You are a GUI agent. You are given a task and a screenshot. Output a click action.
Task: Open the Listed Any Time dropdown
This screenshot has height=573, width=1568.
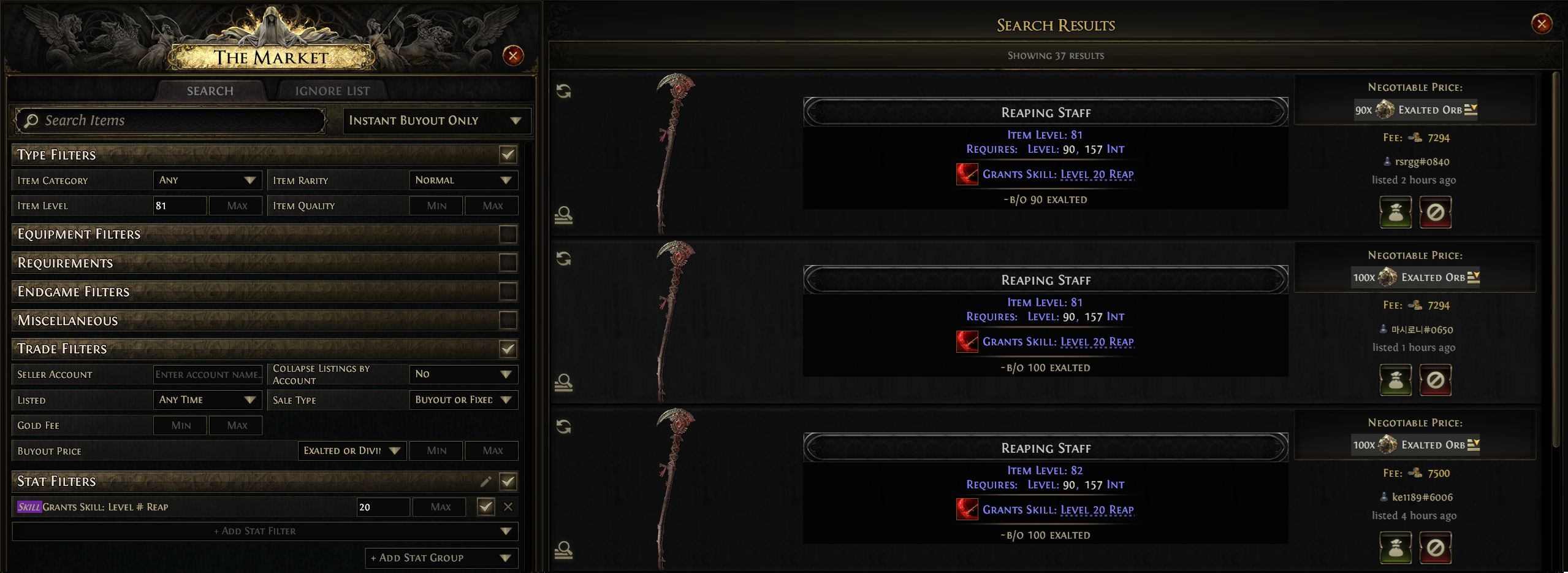tap(207, 400)
